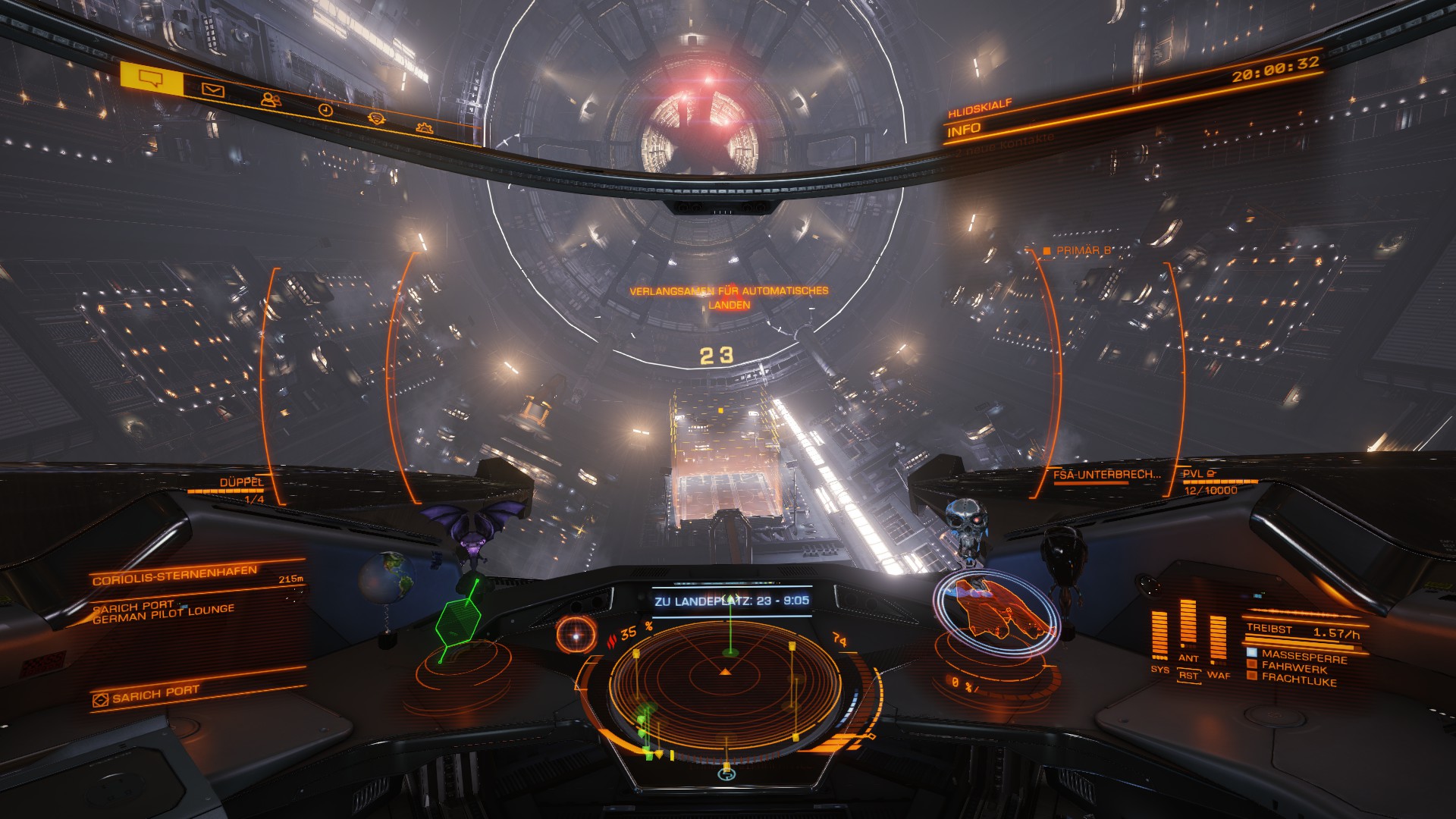The height and width of the screenshot is (819, 1456).
Task: Open the winged emblem comms tab
Action: click(x=376, y=118)
